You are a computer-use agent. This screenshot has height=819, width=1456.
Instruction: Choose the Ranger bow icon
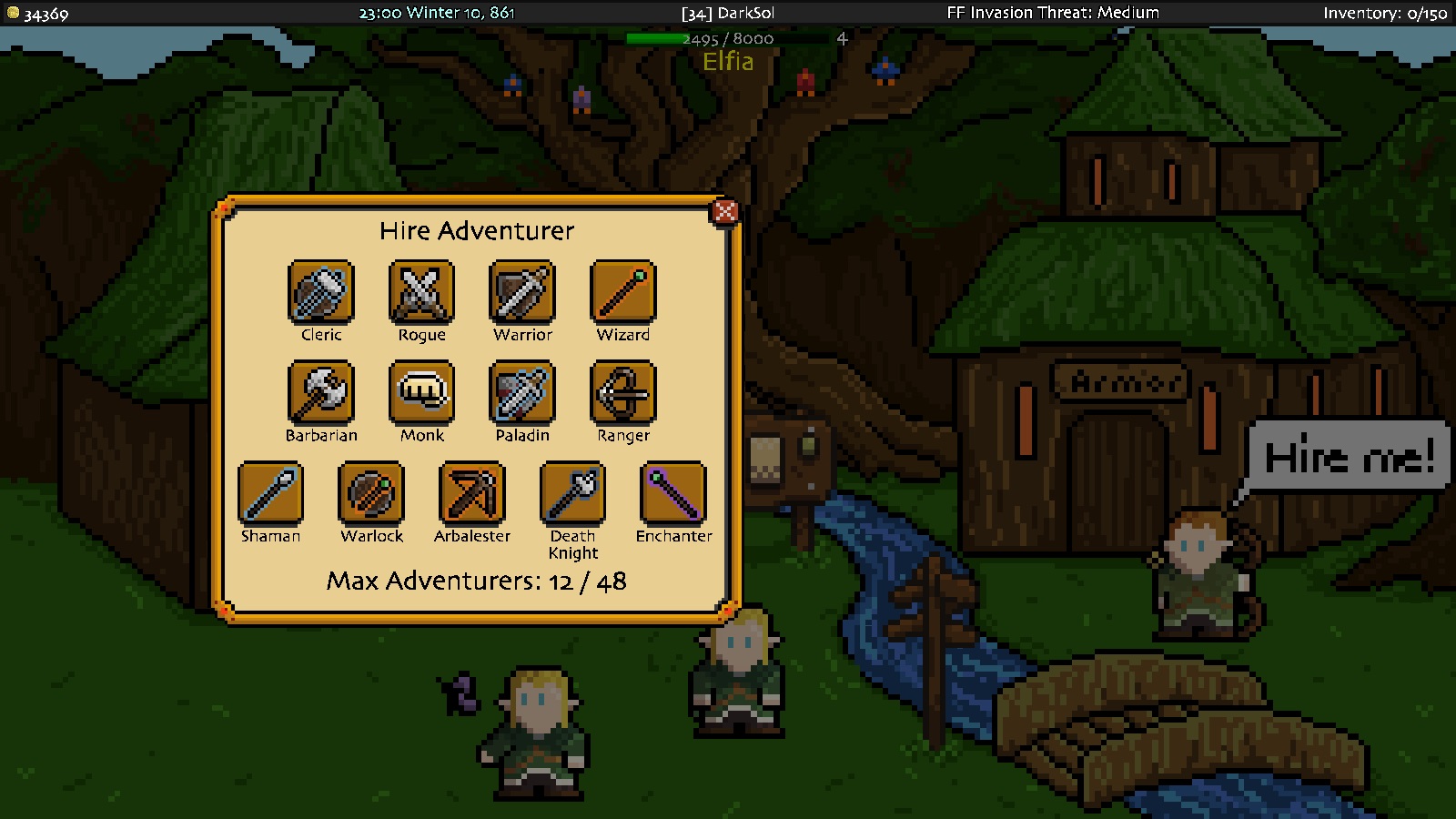point(622,393)
